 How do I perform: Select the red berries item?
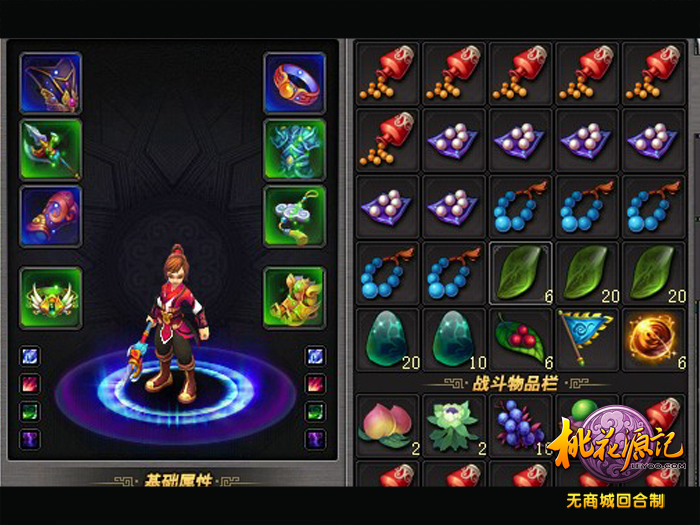(x=521, y=339)
